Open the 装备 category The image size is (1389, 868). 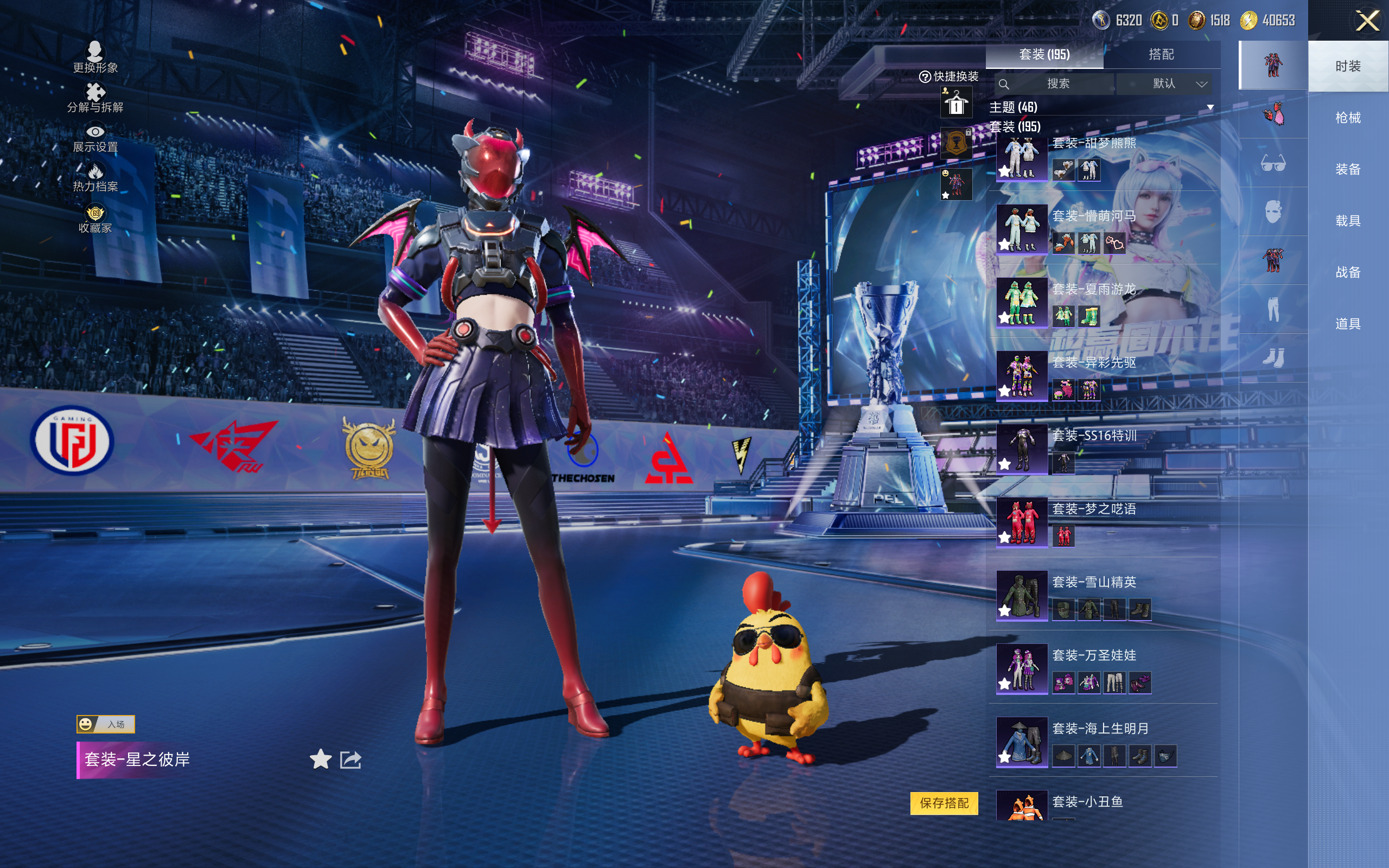(1347, 169)
